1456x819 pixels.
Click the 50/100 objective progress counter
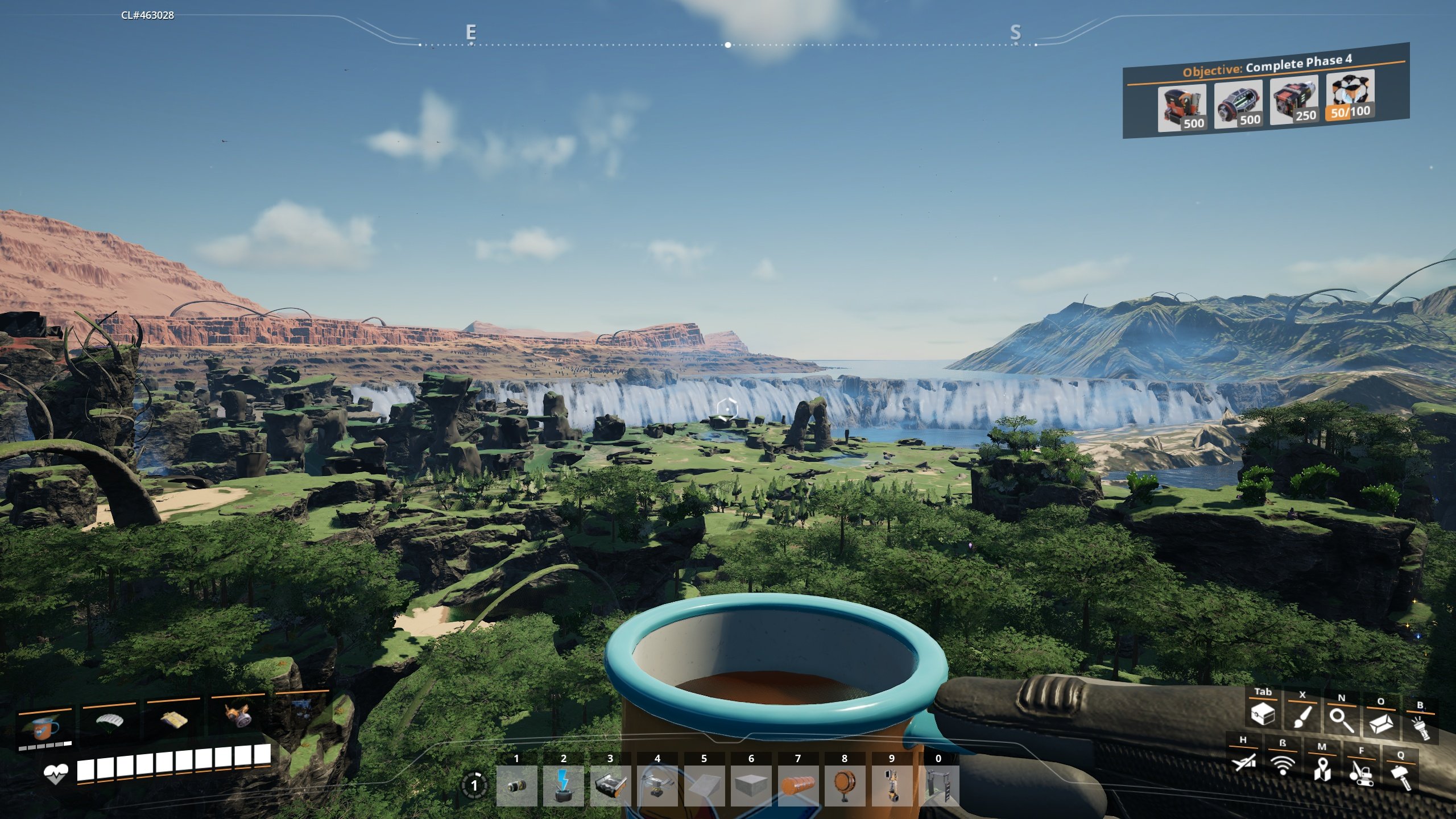pos(1351,111)
